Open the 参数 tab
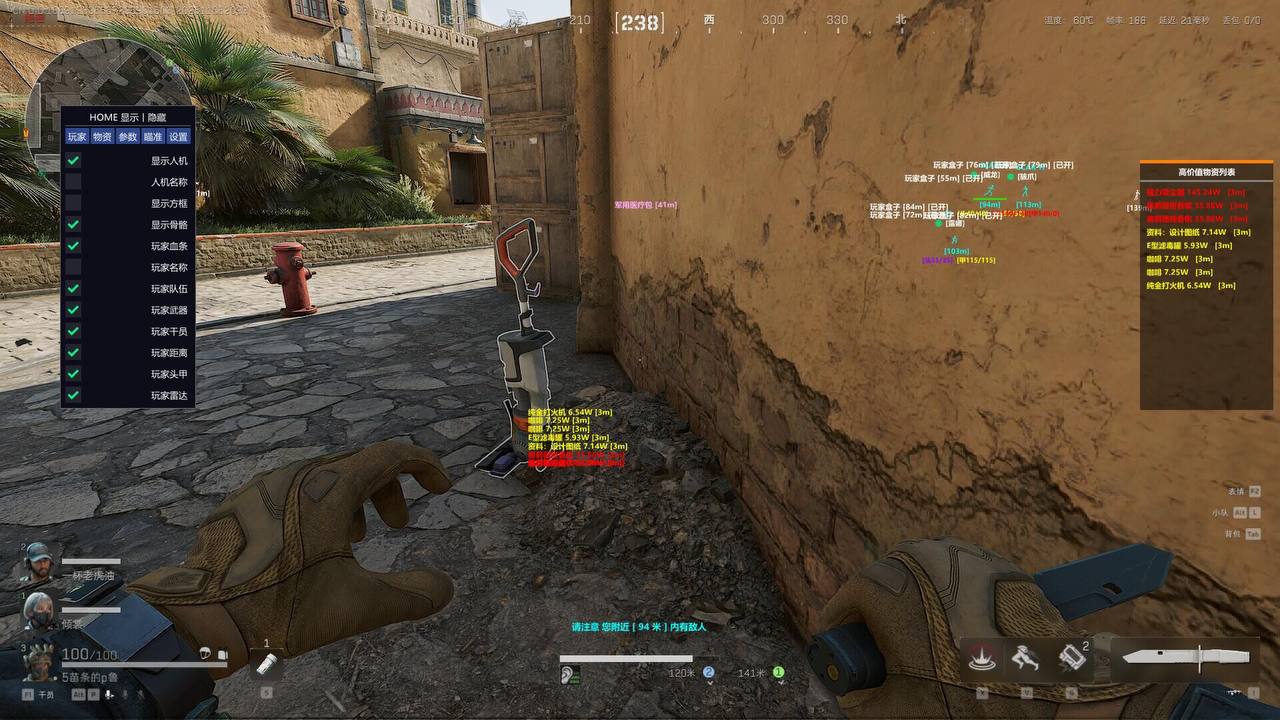This screenshot has height=720, width=1280. tap(128, 137)
